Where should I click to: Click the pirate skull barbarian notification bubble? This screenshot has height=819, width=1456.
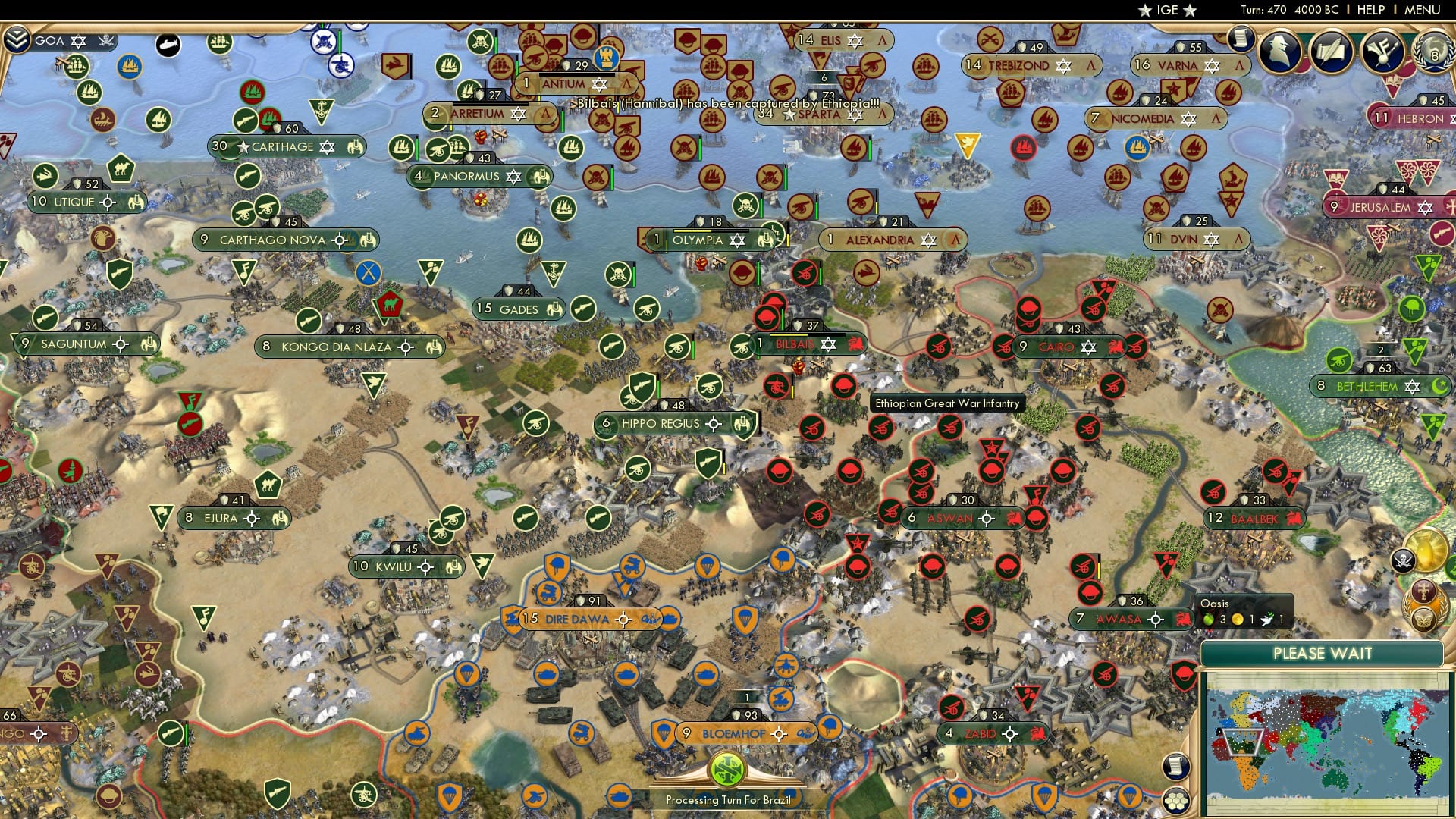tap(1403, 561)
